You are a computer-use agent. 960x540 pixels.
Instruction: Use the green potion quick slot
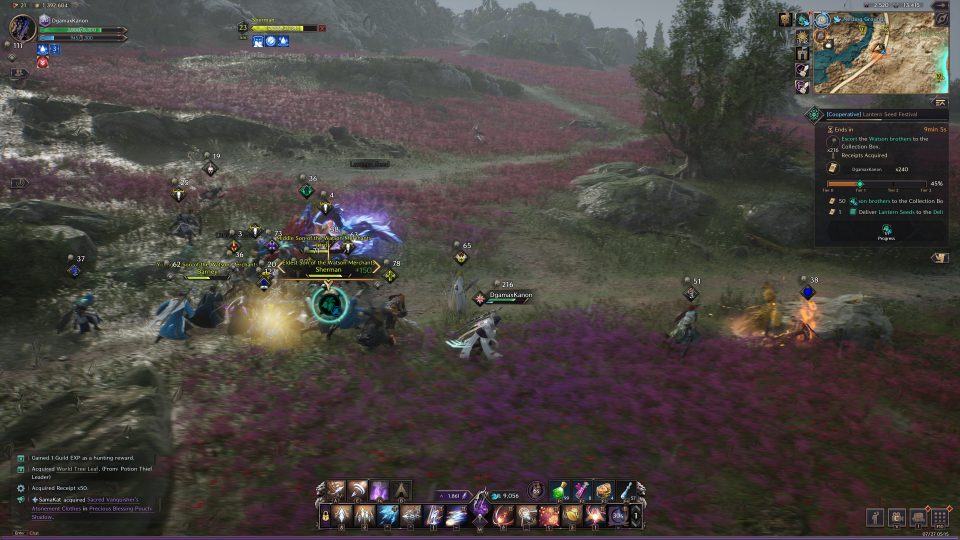point(559,491)
